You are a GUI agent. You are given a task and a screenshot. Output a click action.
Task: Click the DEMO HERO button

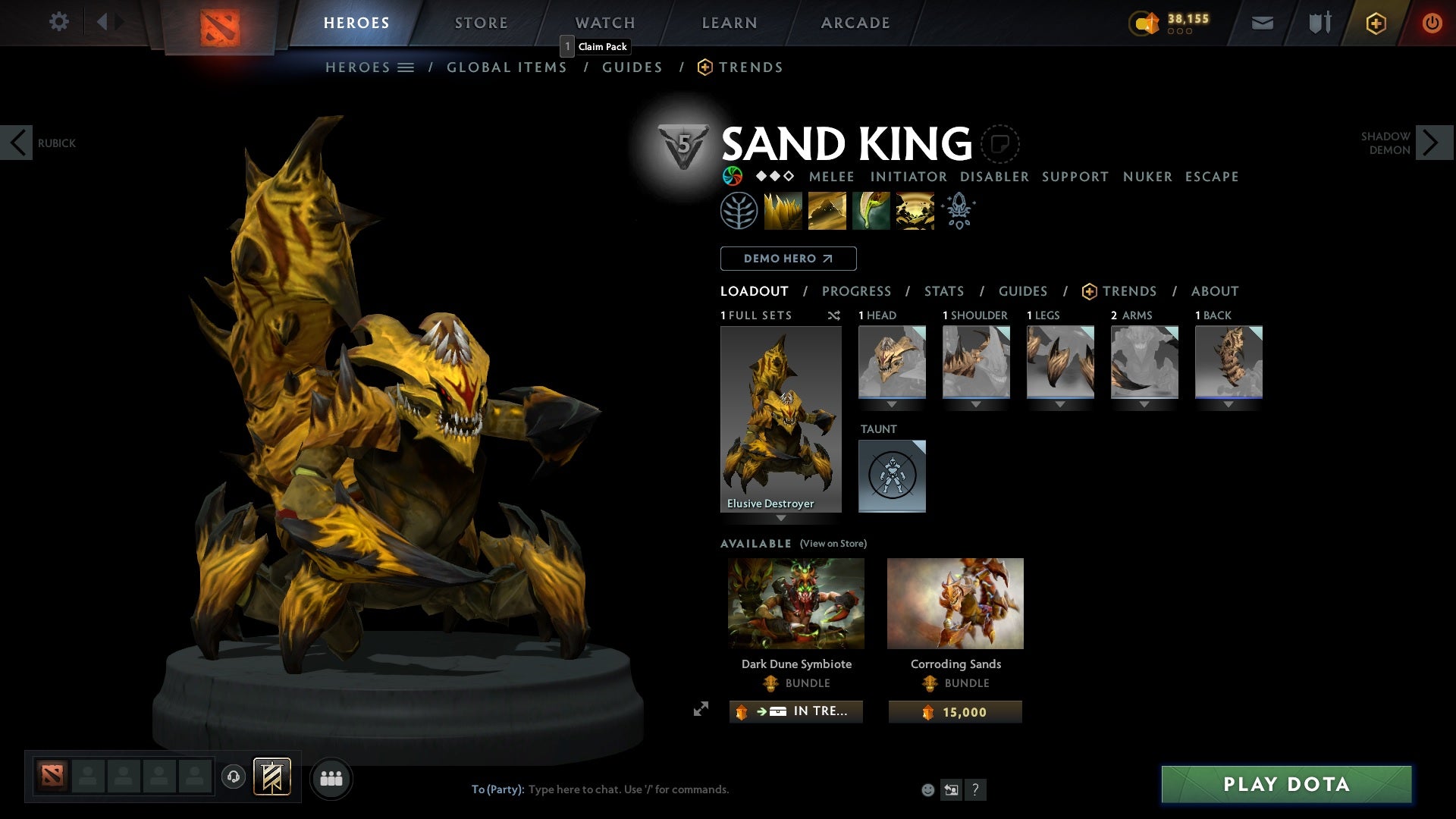click(787, 259)
